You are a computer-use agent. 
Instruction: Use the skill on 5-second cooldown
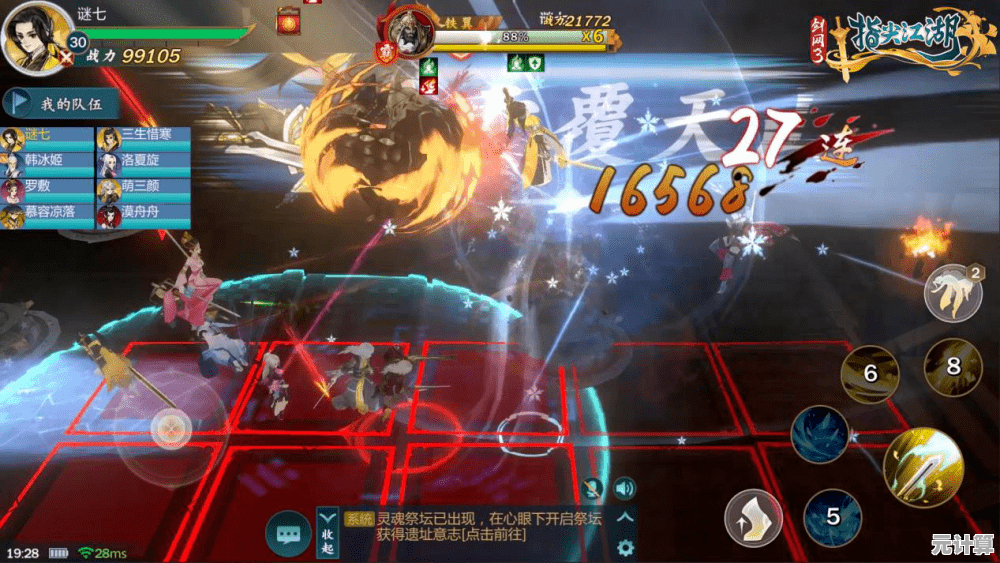click(832, 517)
